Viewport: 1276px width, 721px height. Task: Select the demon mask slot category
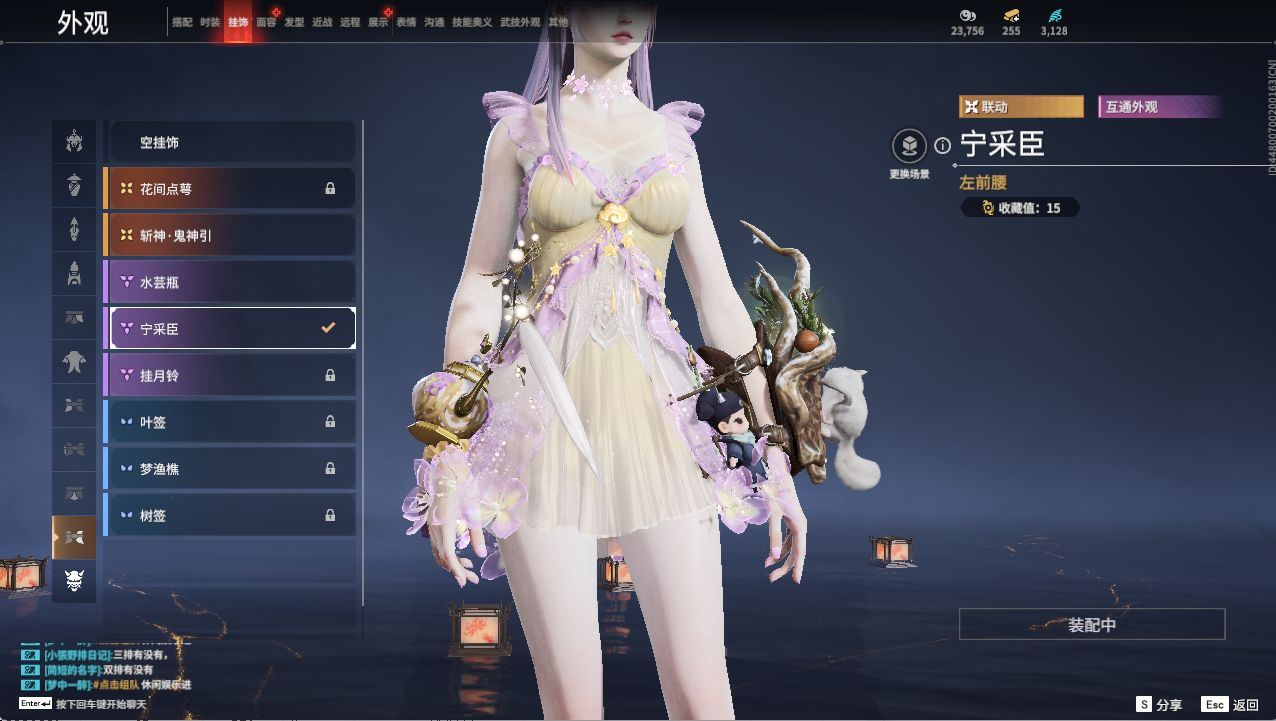74,581
